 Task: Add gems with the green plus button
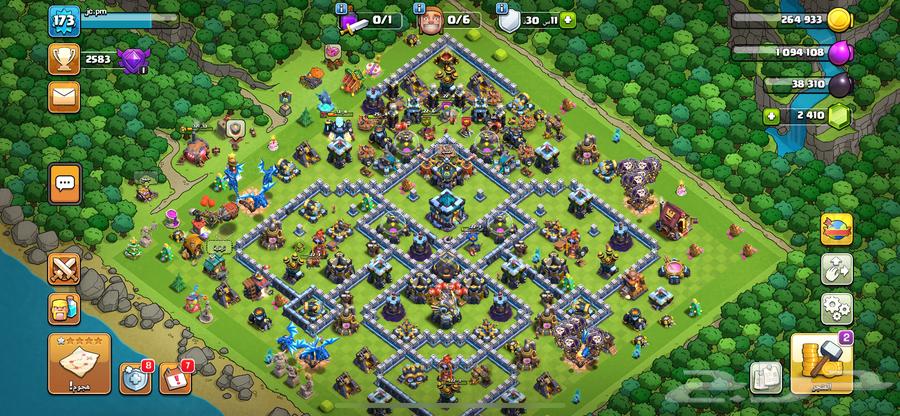(x=770, y=116)
